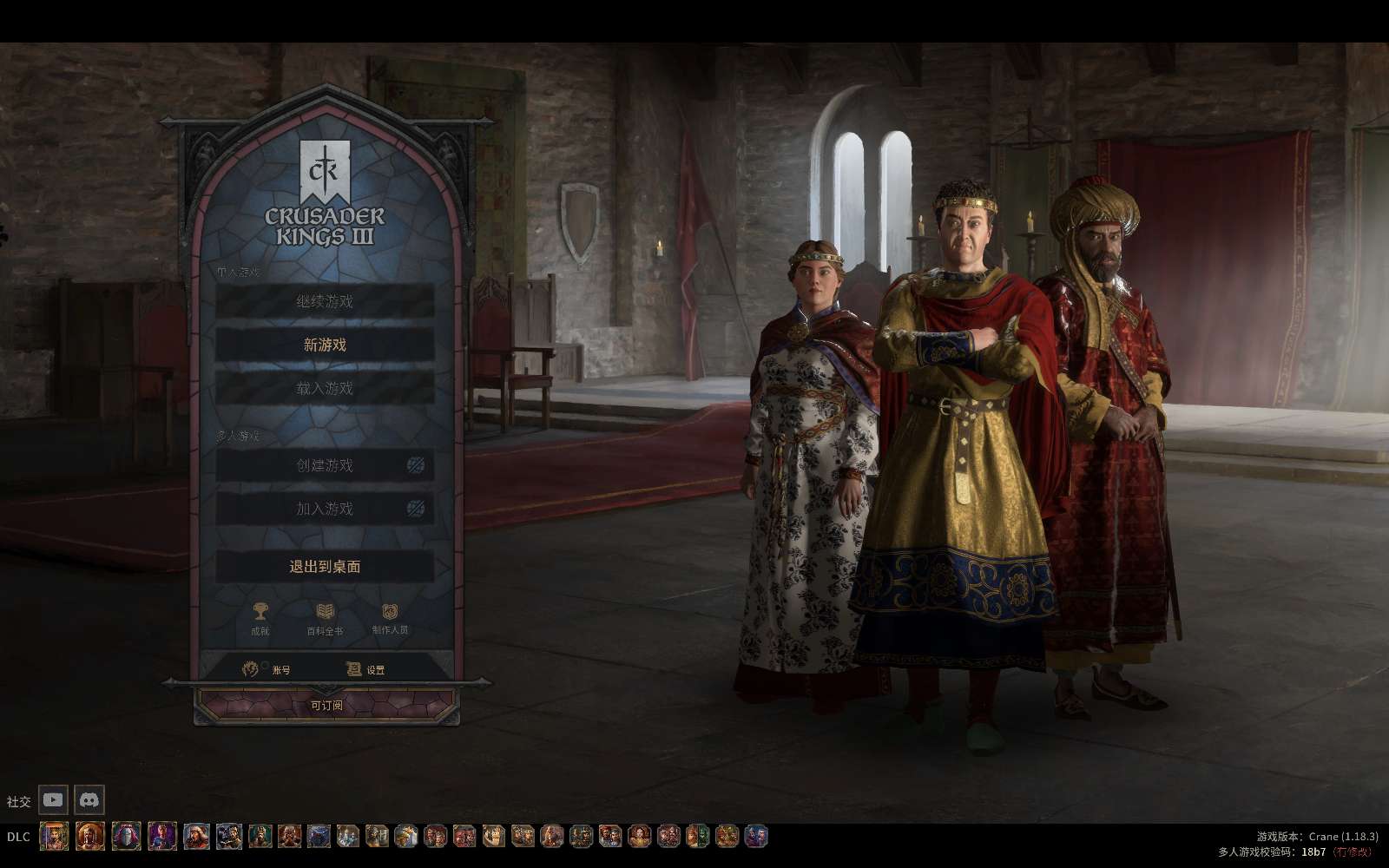Screen dimensions: 1389x868
Task: Select the first DLC icon in the row
Action: [54, 837]
